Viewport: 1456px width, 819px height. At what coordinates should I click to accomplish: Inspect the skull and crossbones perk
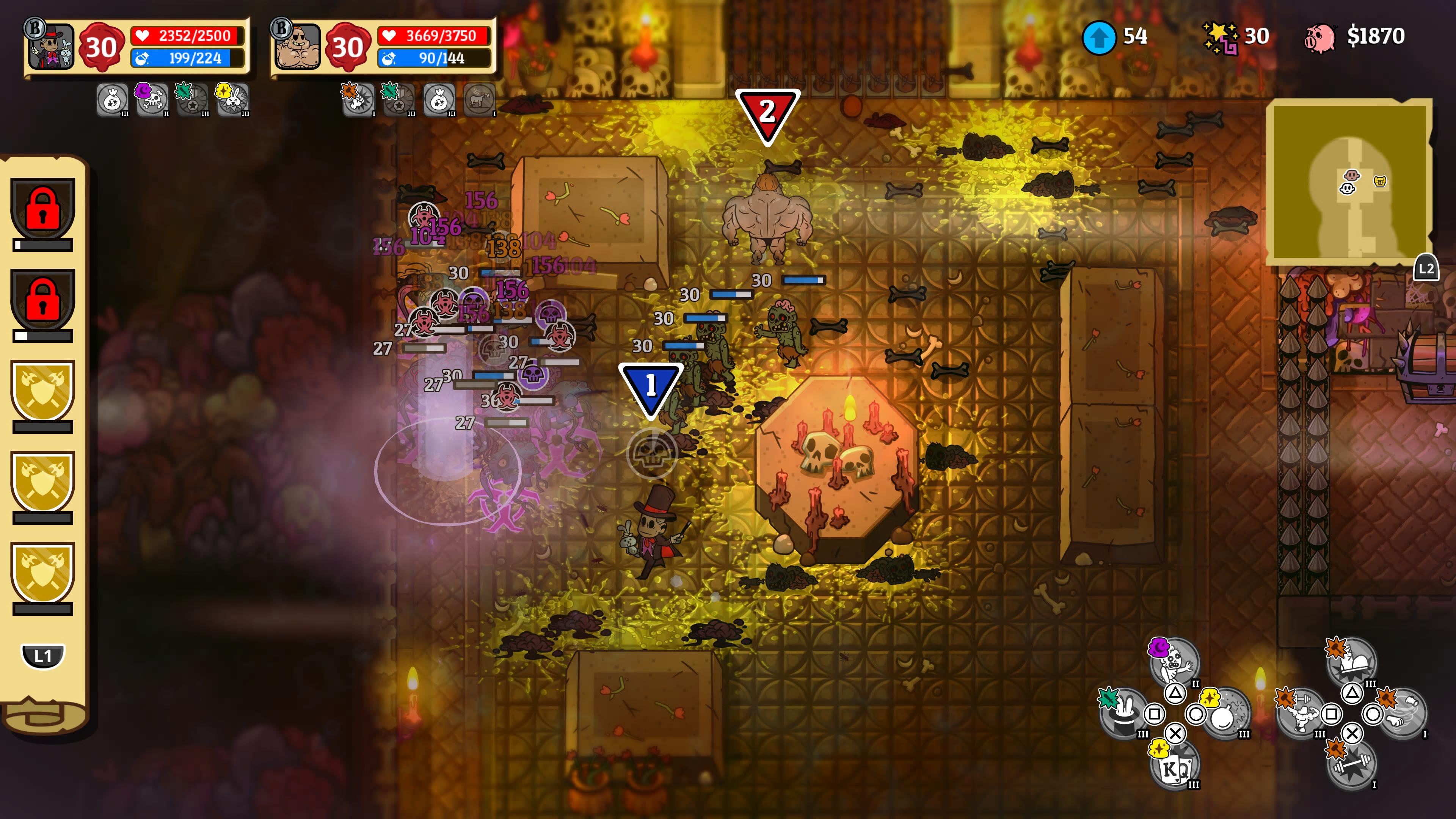point(152,99)
